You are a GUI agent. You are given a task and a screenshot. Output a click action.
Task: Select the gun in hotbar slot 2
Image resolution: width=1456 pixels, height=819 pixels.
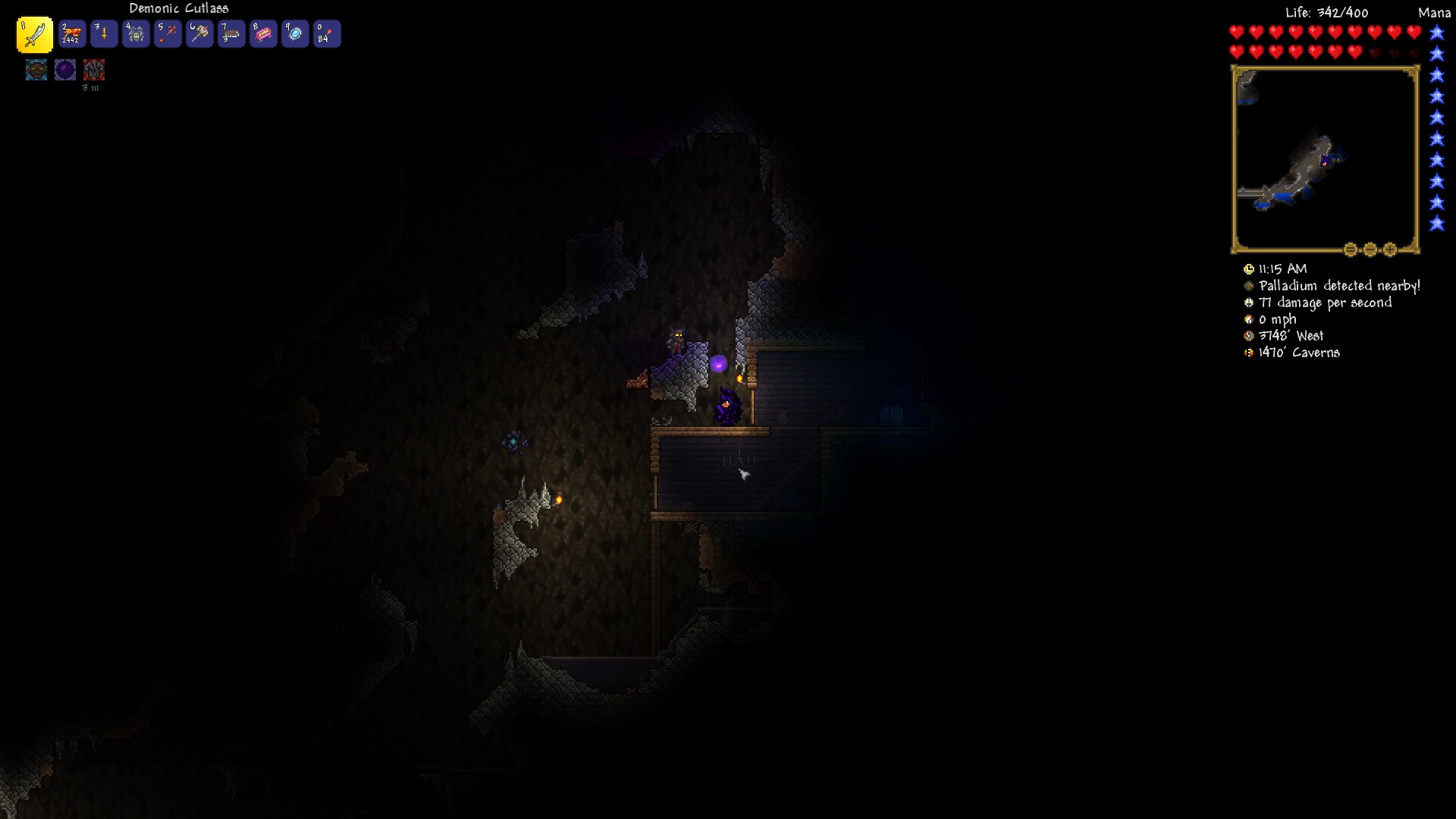72,33
